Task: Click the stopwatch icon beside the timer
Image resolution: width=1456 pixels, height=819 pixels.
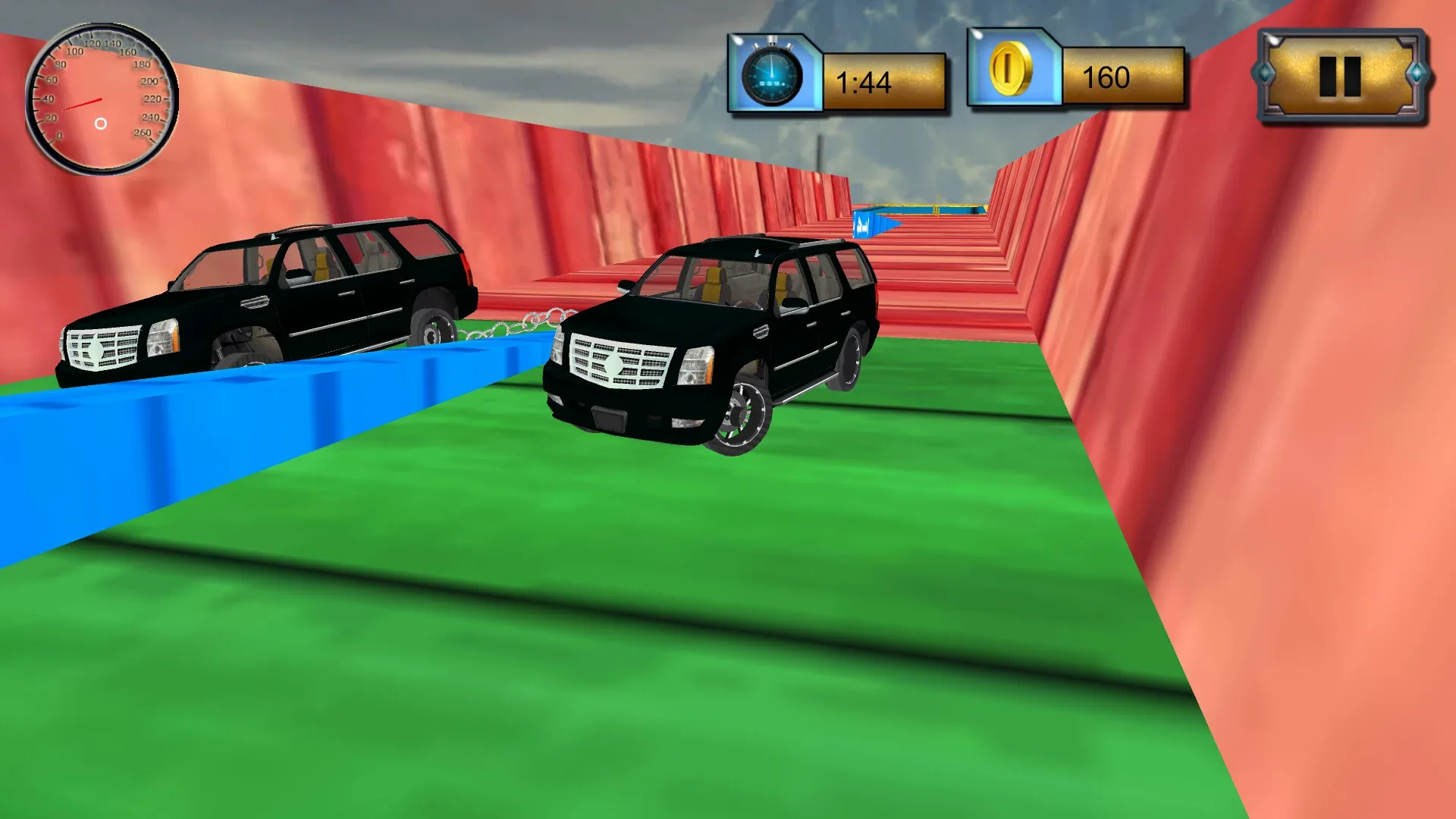Action: [x=772, y=74]
